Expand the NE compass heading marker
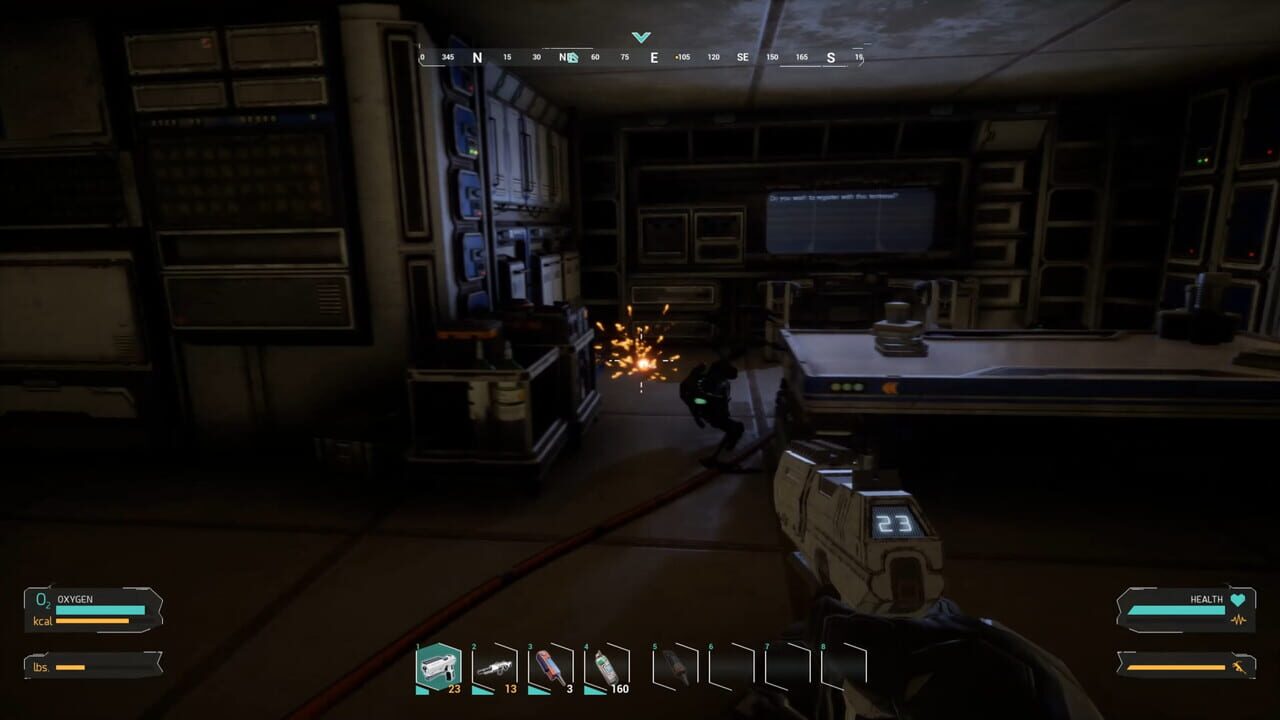This screenshot has height=720, width=1280. tap(566, 57)
